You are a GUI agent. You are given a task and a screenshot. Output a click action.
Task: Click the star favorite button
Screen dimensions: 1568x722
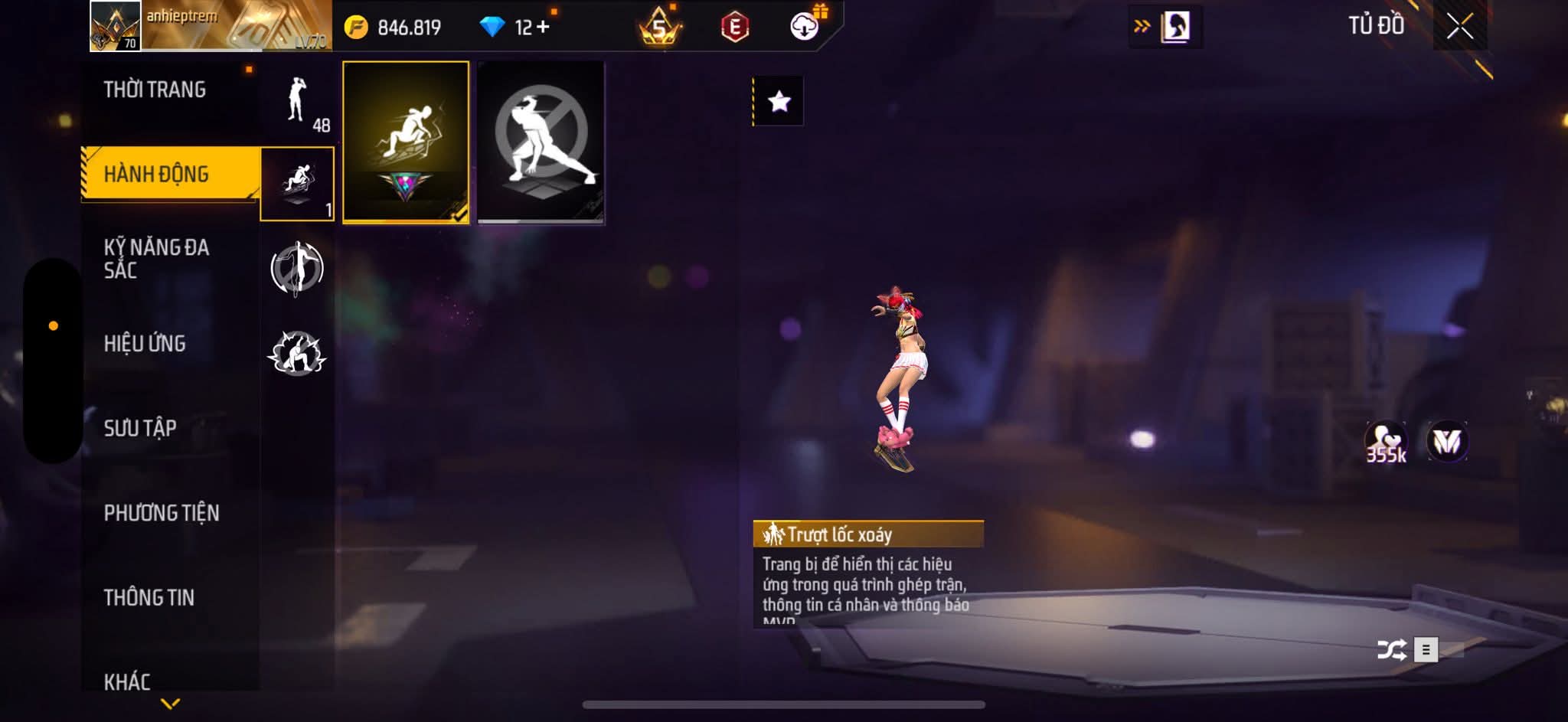pyautogui.click(x=779, y=101)
